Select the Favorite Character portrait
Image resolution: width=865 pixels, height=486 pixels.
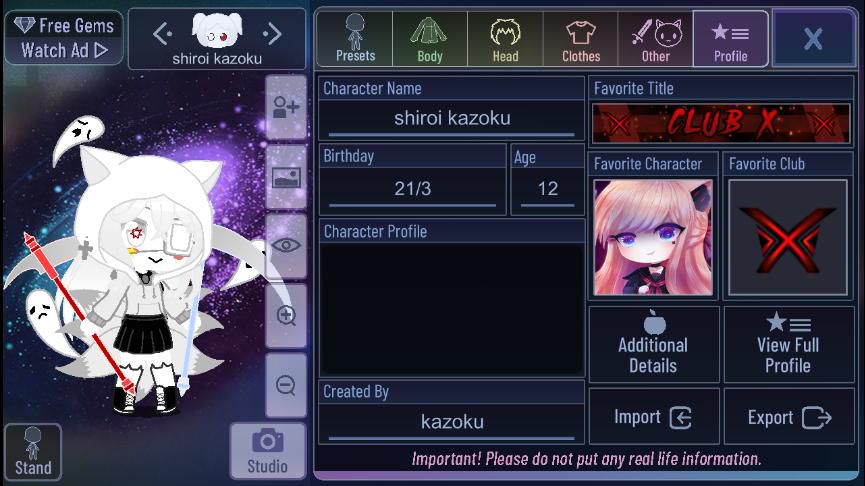[653, 237]
